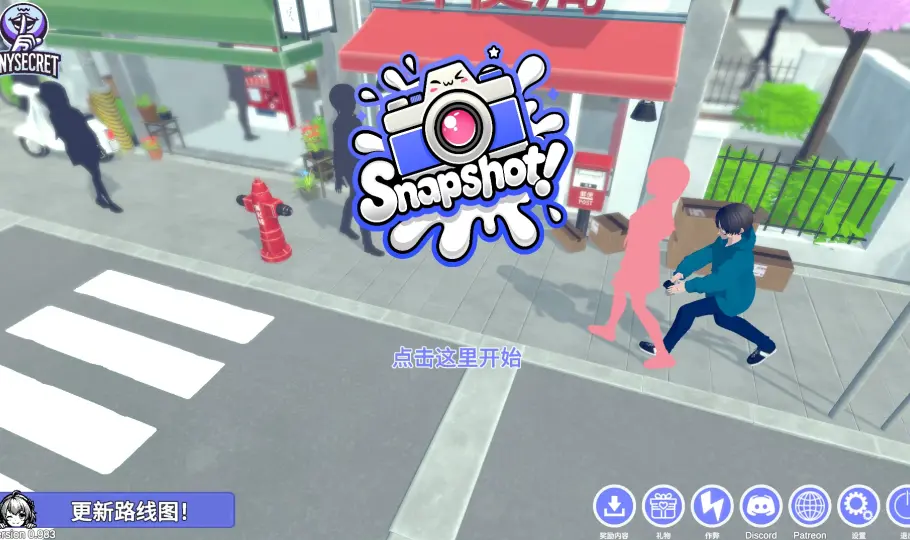This screenshot has height=540, width=910.
Task: Open bonus content download icon
Action: point(614,506)
